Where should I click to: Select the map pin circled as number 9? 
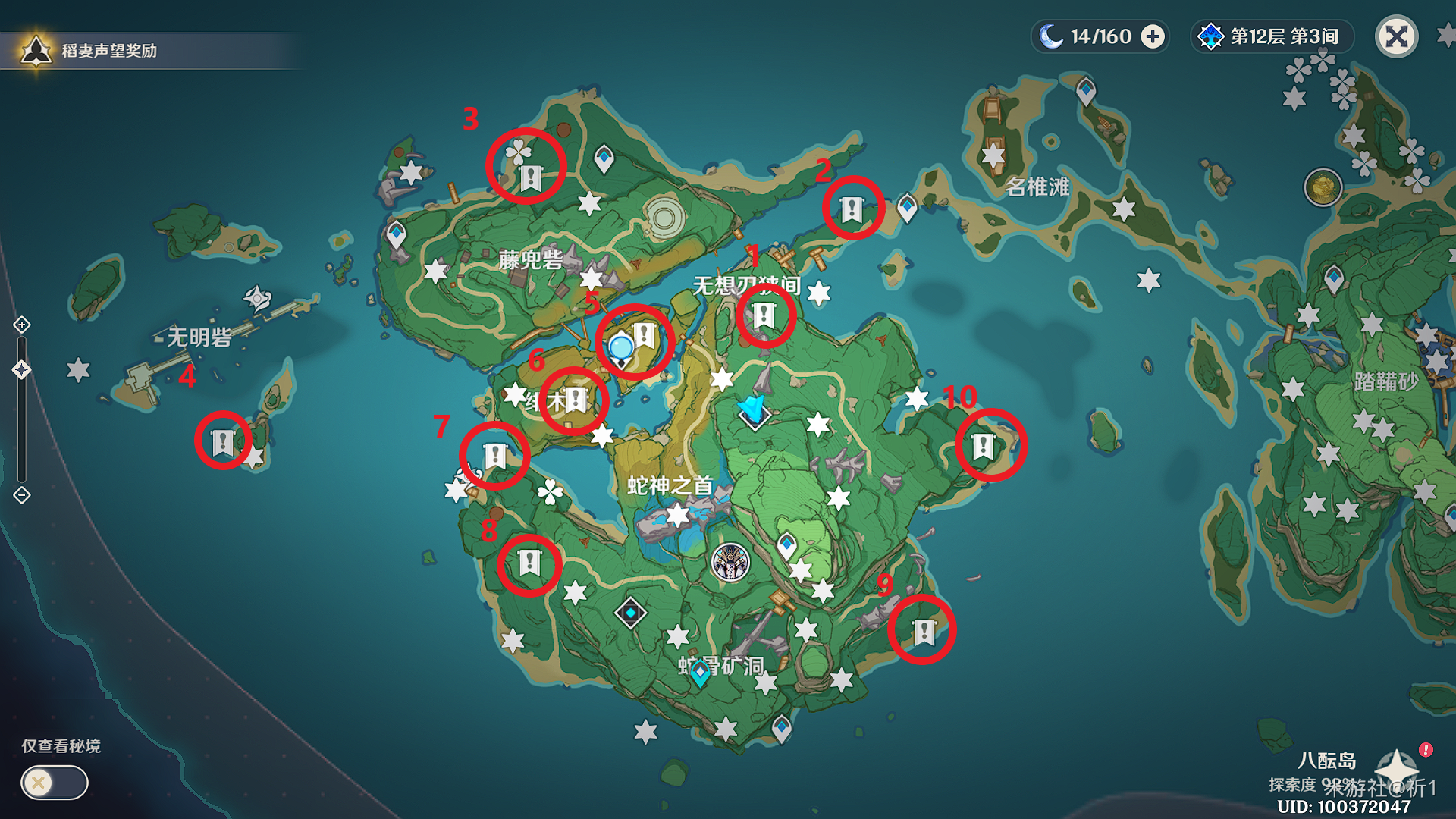tap(924, 631)
